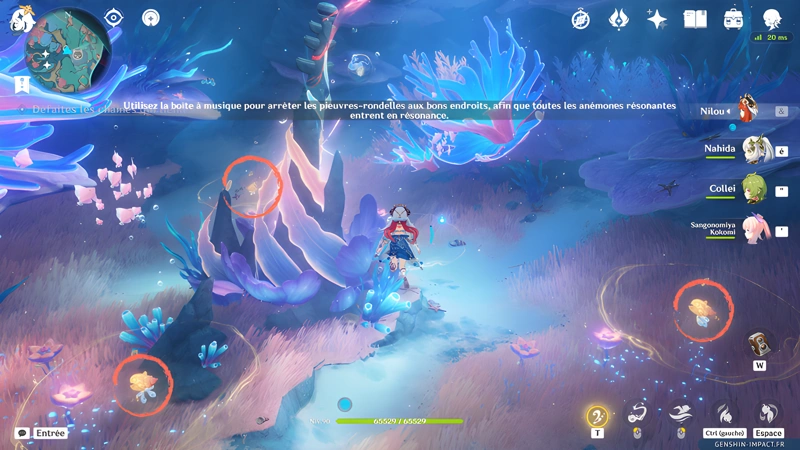
Task: Open the compass icon in the top bar
Action: pos(581,19)
